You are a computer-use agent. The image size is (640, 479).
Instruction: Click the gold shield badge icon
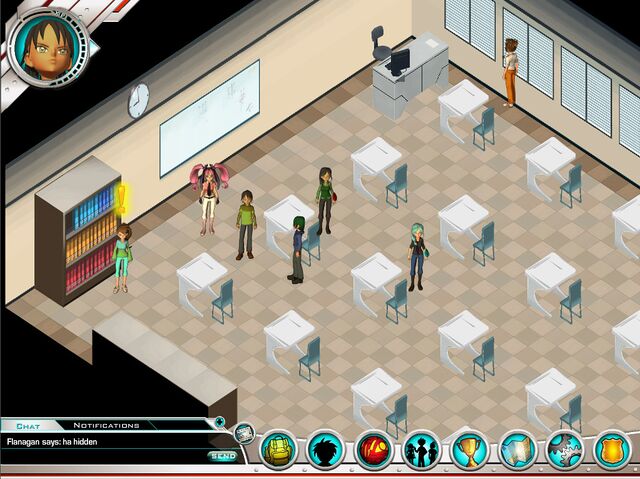[x=612, y=450]
